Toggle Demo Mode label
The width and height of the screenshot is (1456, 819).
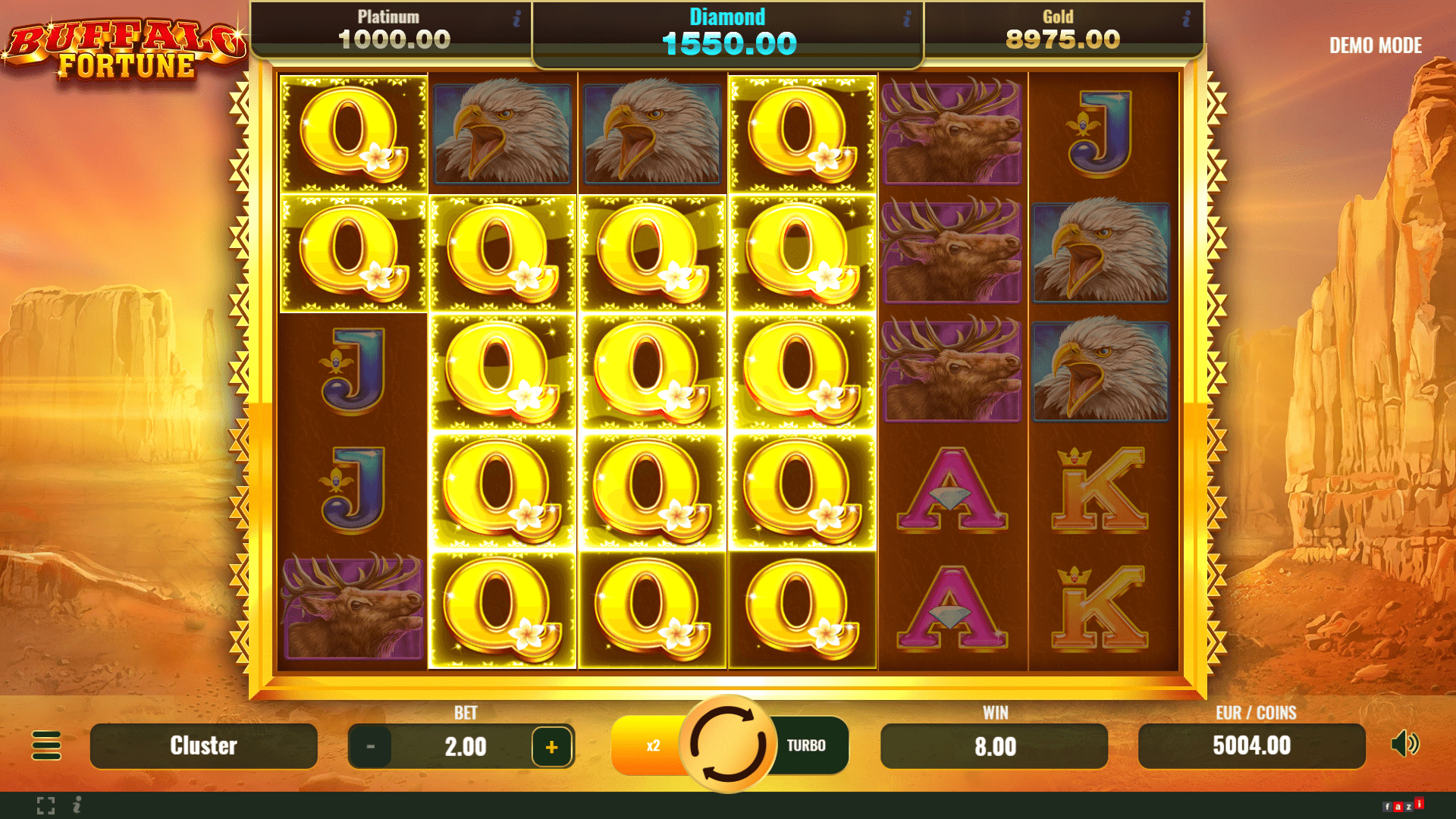(x=1375, y=45)
